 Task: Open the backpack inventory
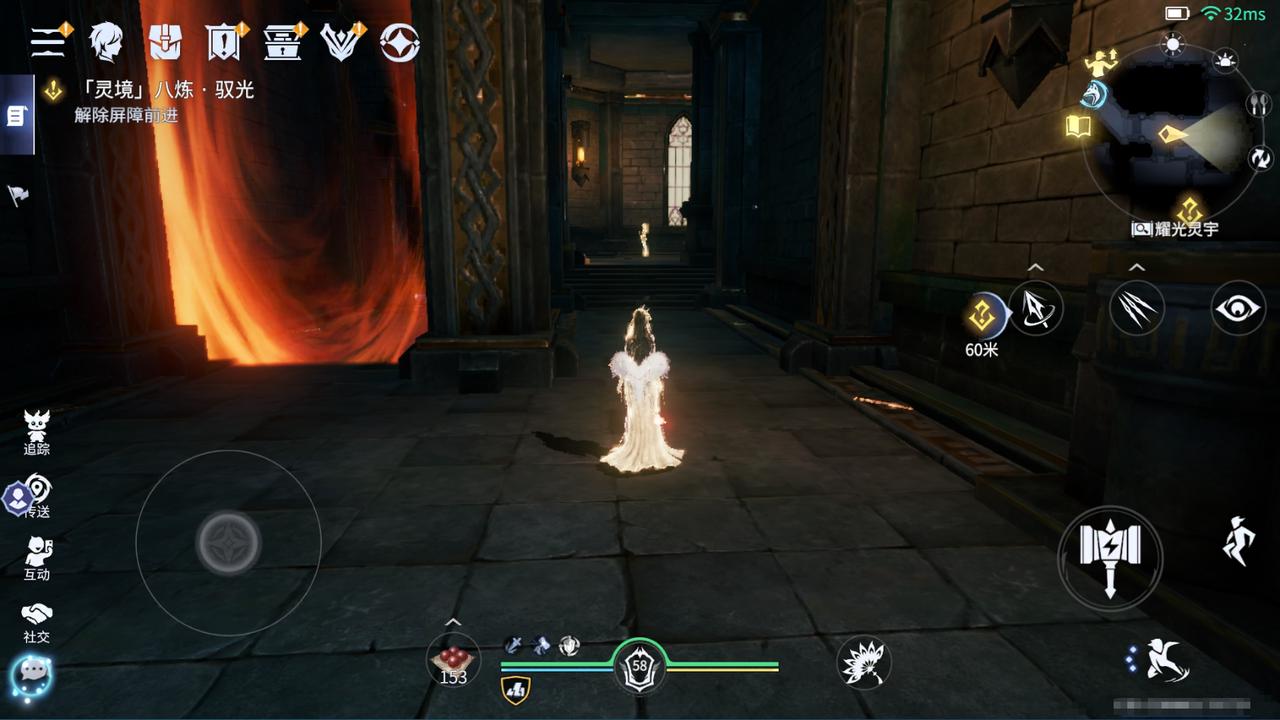[x=164, y=42]
